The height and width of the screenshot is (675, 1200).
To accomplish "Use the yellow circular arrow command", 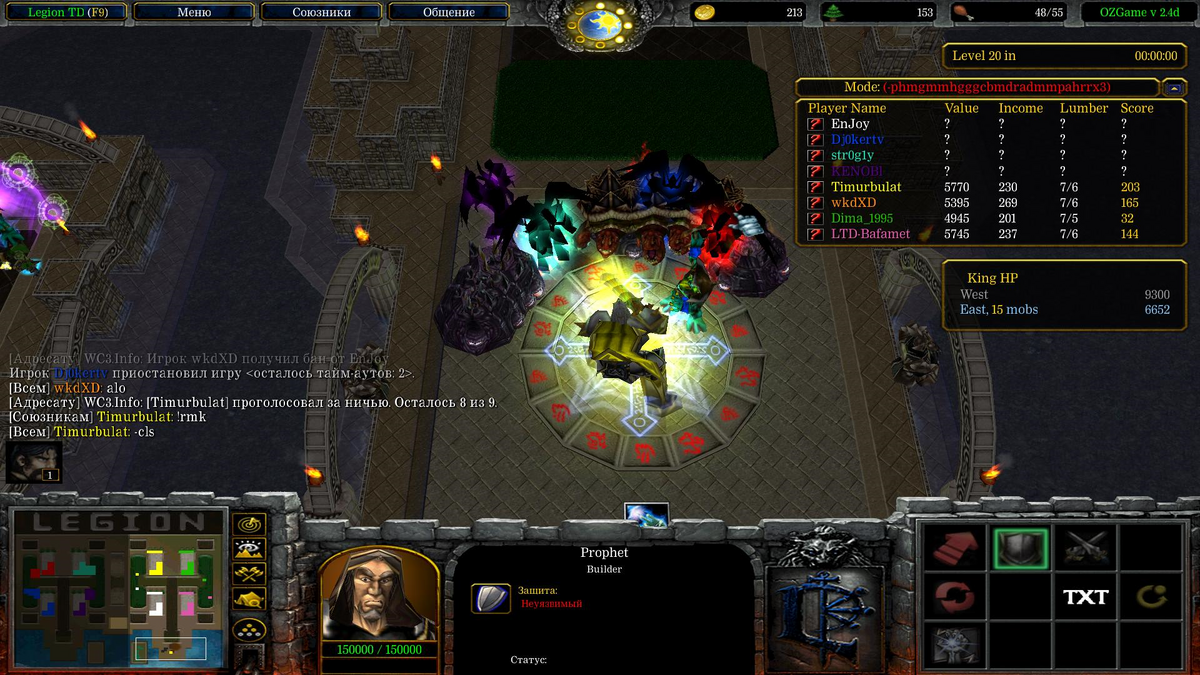I will [1150, 597].
